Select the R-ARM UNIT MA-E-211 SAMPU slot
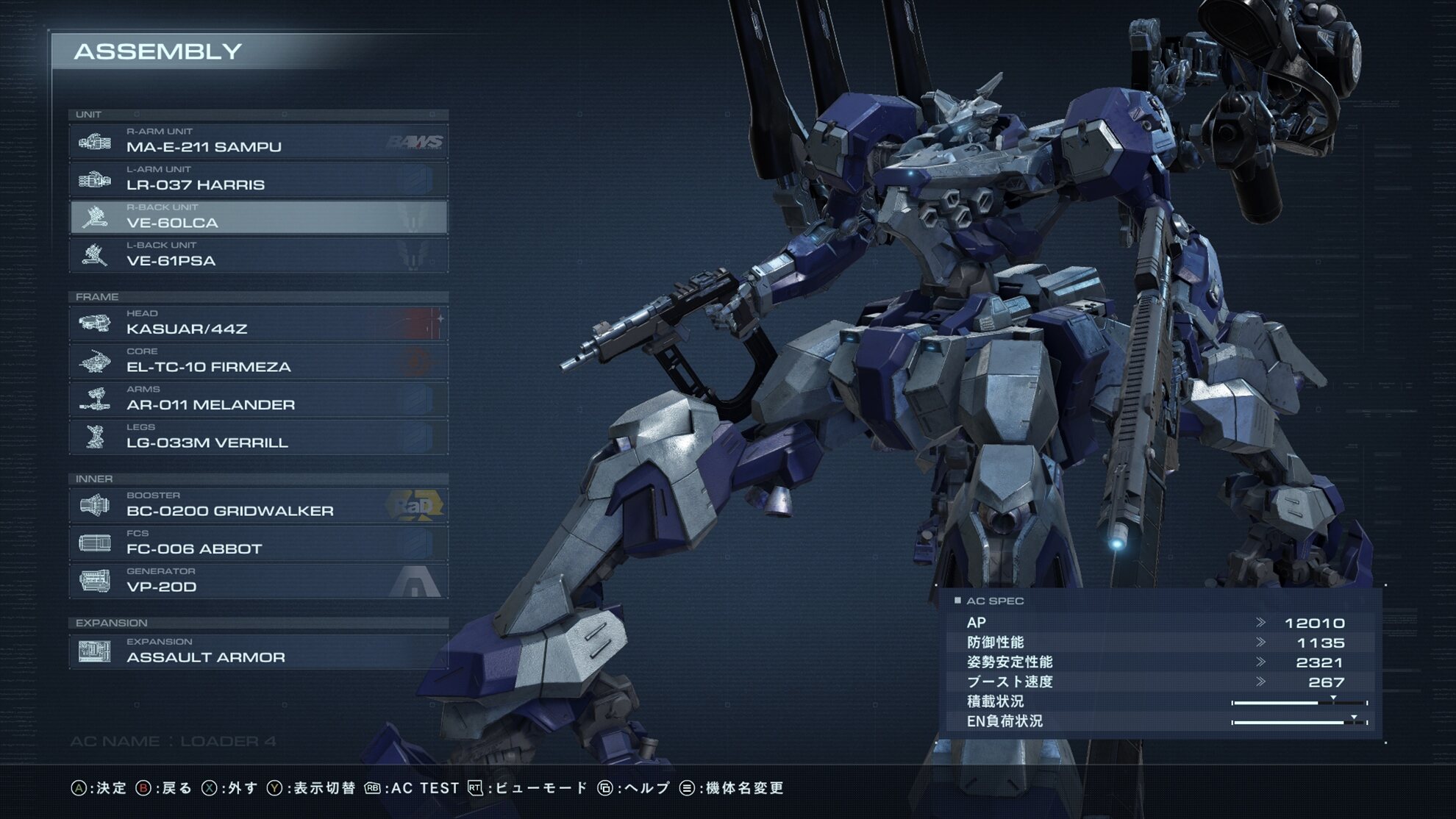The image size is (1456, 819). (x=258, y=141)
